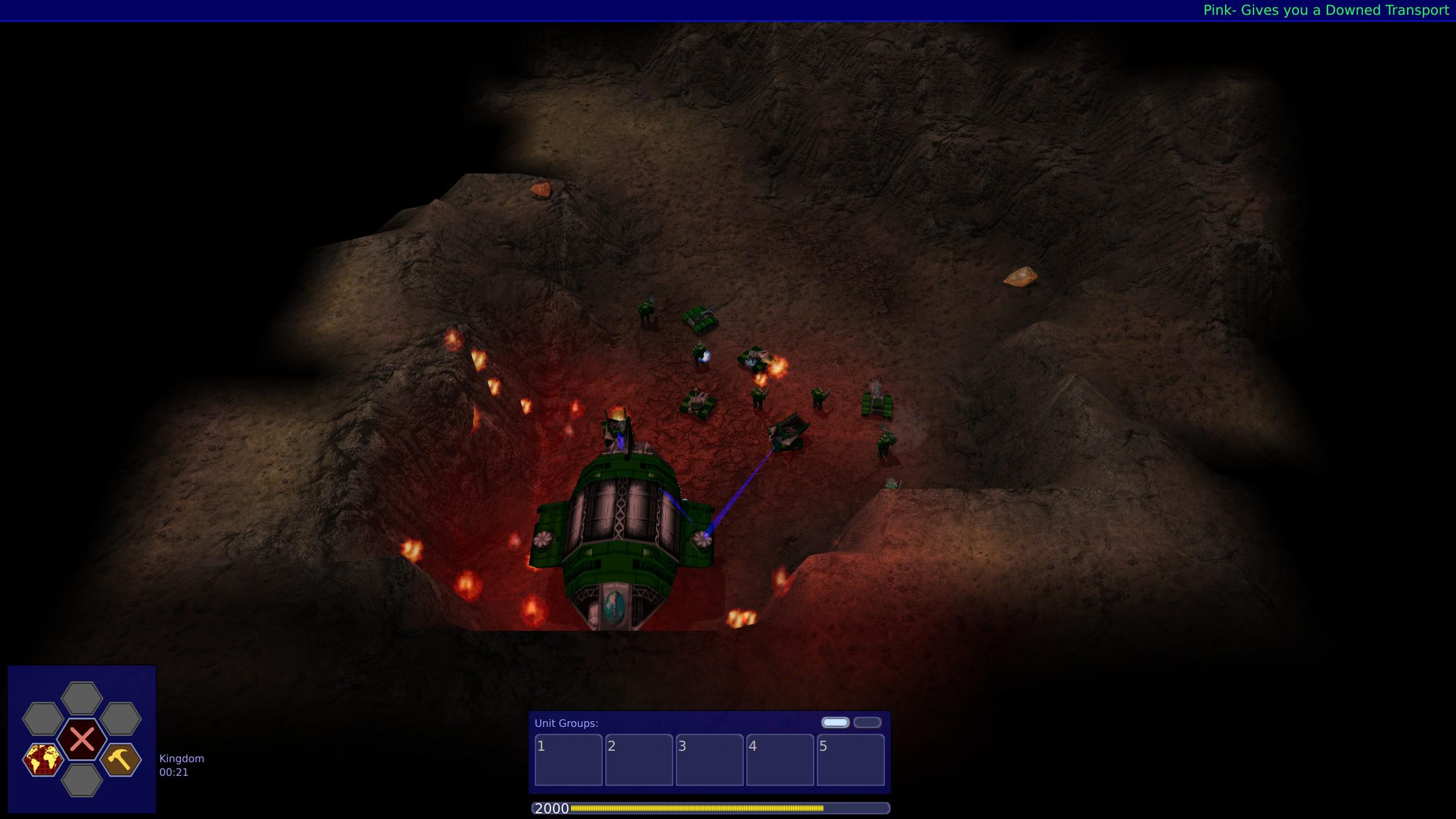Select the hammer build hexagon
Viewport: 1456px width, 819px height.
tap(121, 759)
